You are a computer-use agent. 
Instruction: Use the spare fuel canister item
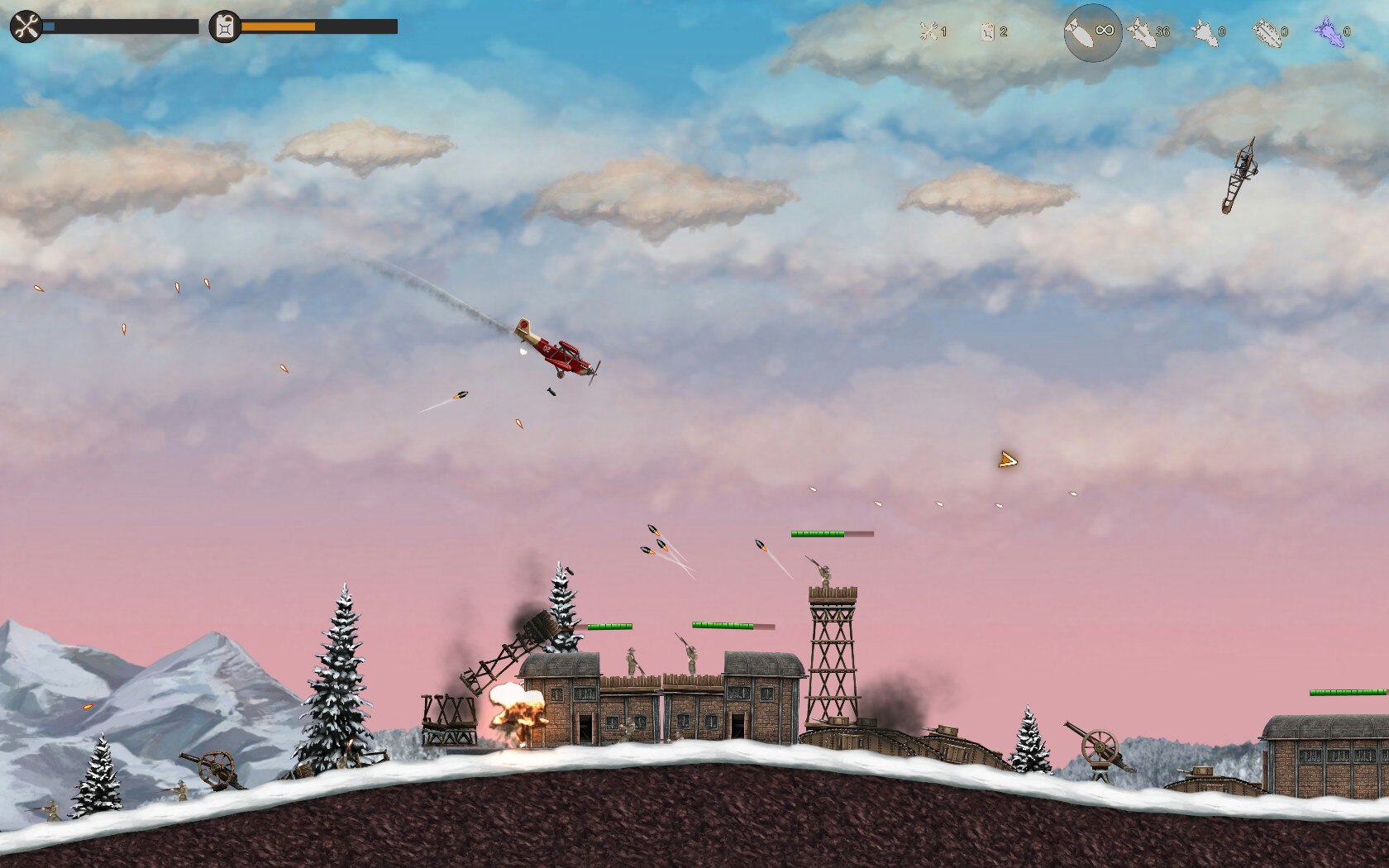[x=988, y=32]
